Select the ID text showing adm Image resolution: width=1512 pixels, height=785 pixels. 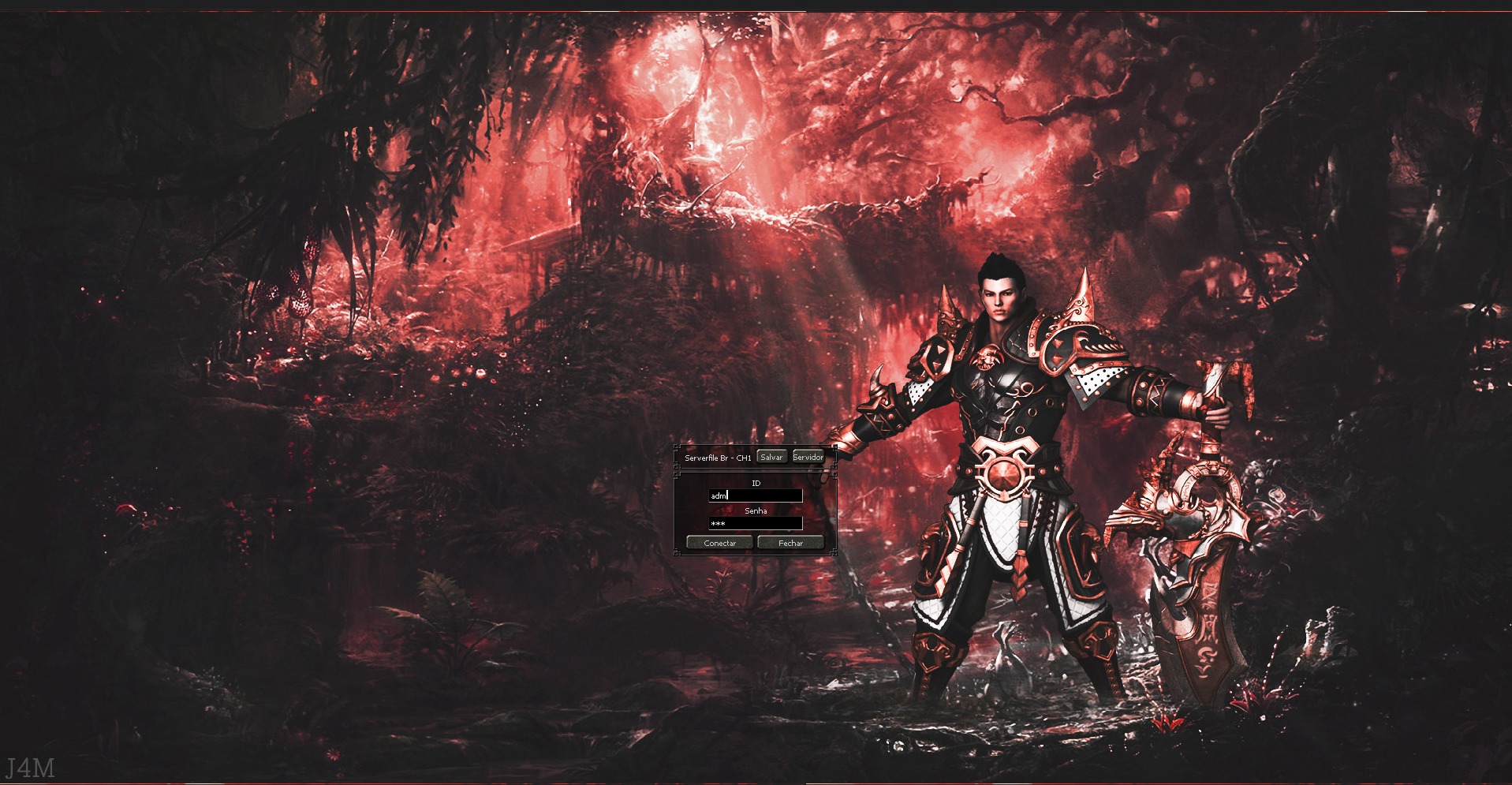718,495
